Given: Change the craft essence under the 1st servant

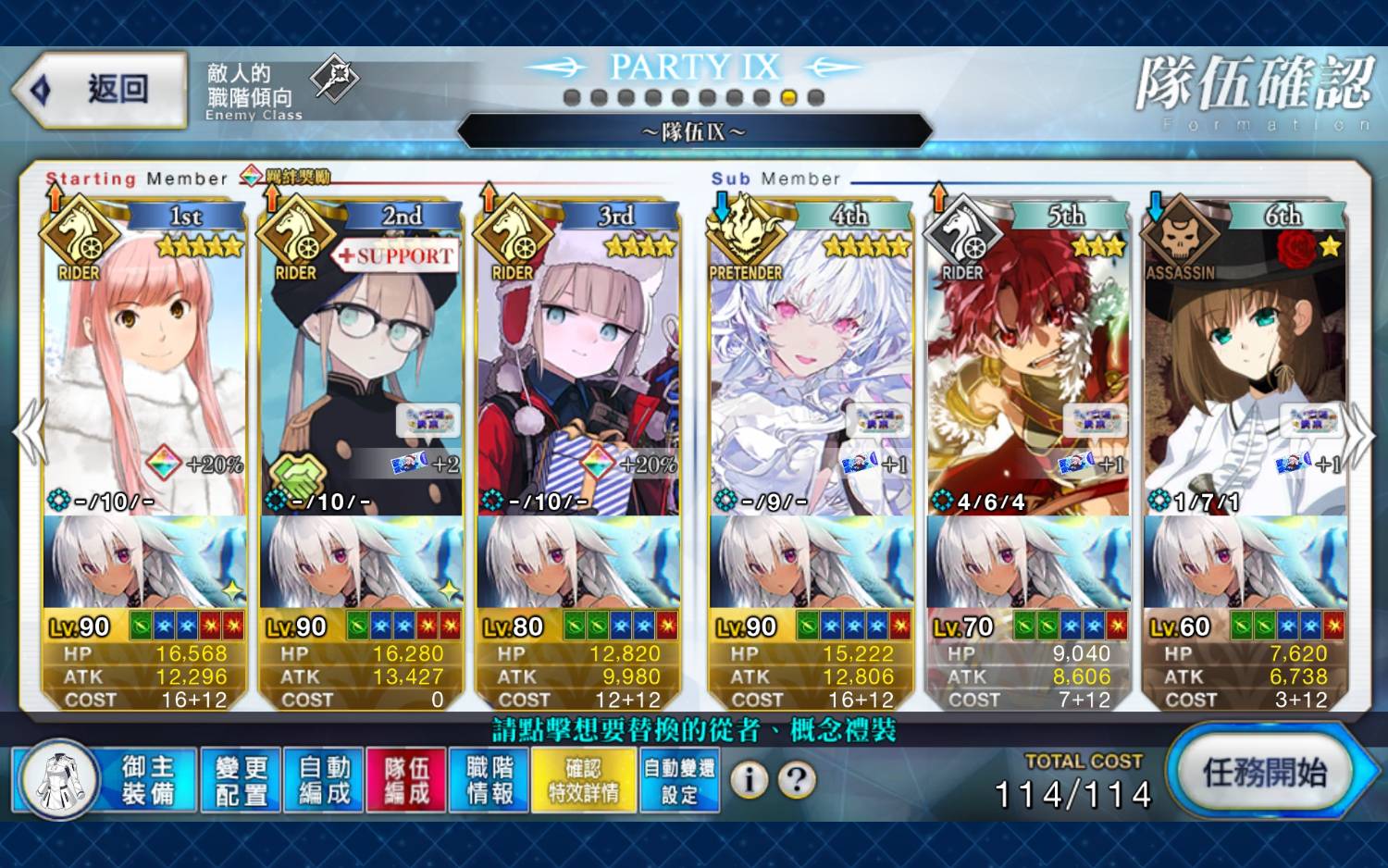Looking at the screenshot, I should click(144, 562).
